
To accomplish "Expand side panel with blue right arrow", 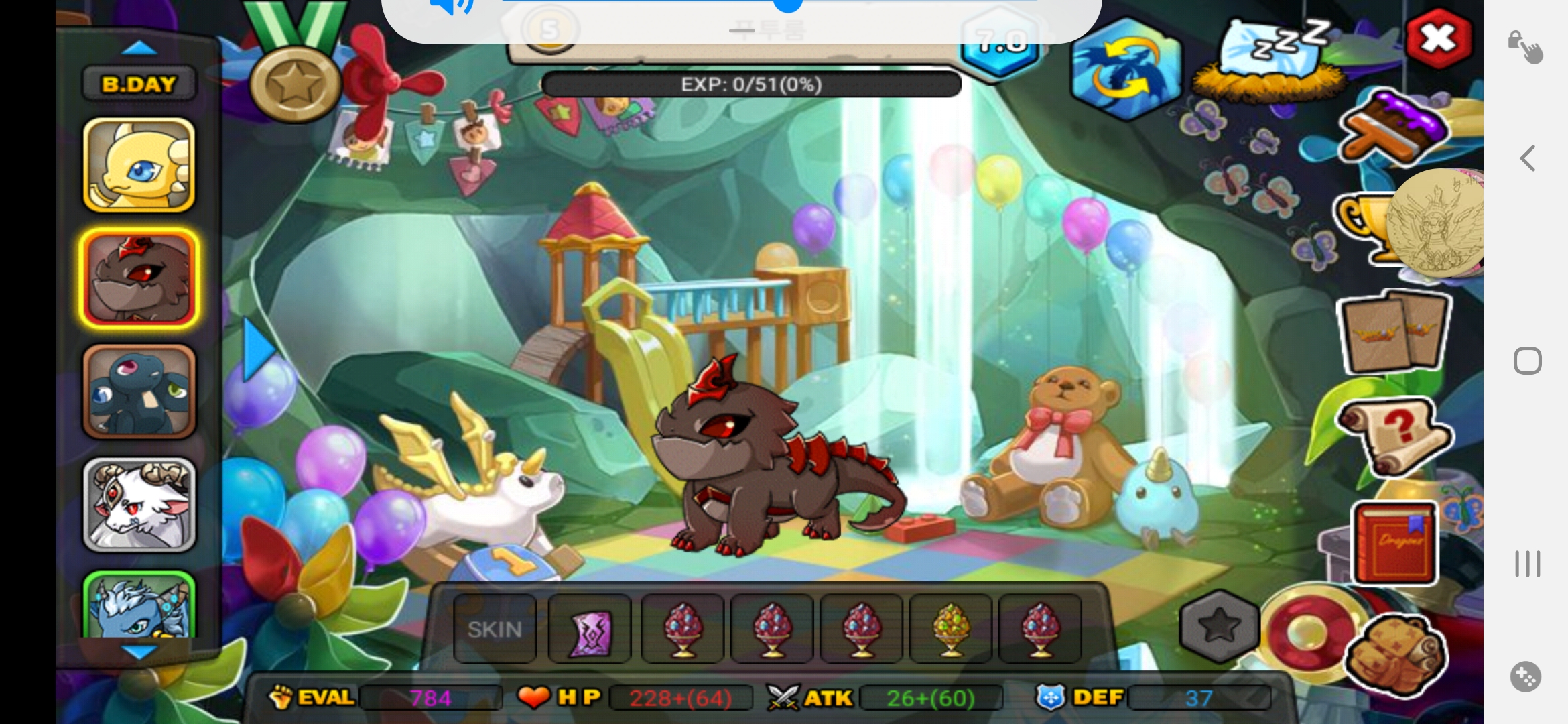I will coord(258,350).
